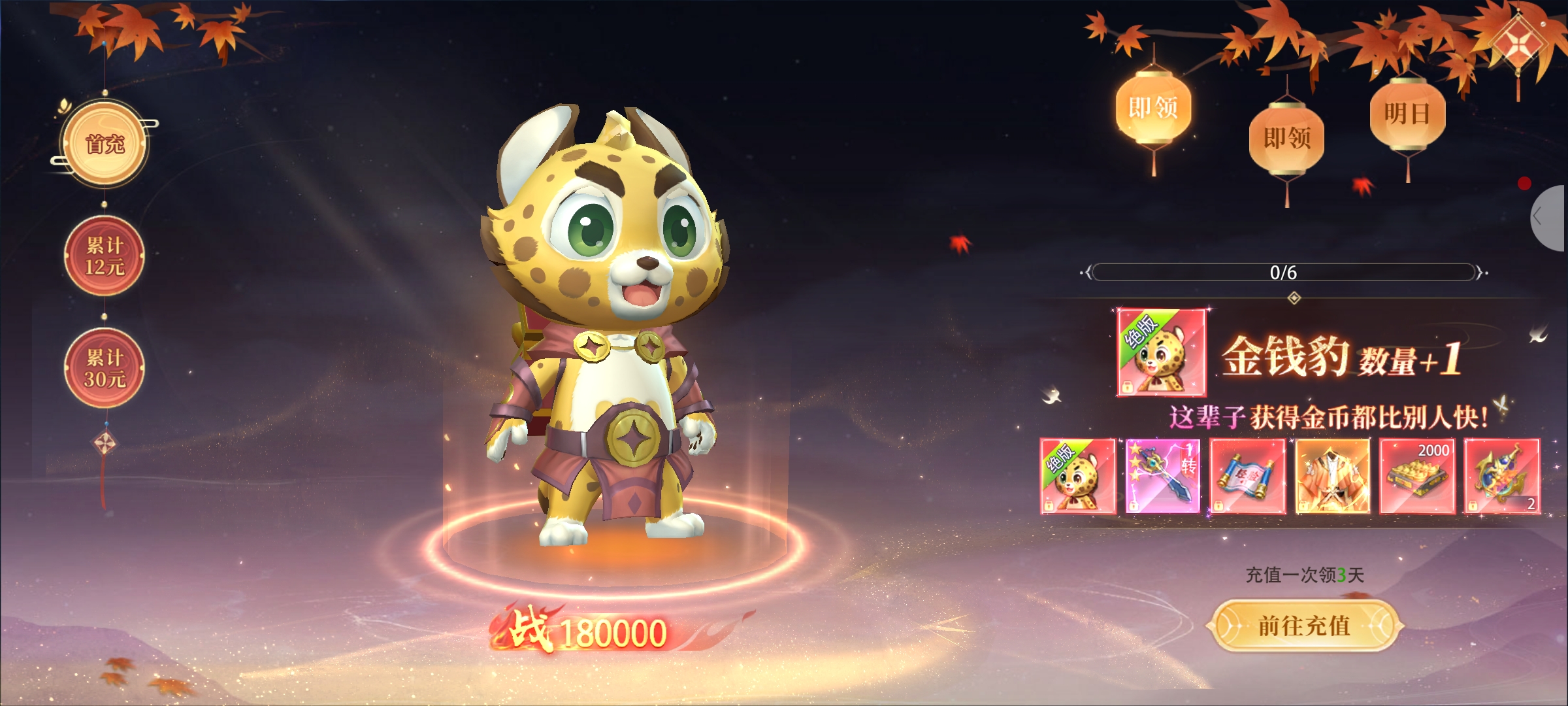Screen dimensions: 1568x706
Task: Inspect the blue scroll reward item
Action: click(x=1247, y=476)
